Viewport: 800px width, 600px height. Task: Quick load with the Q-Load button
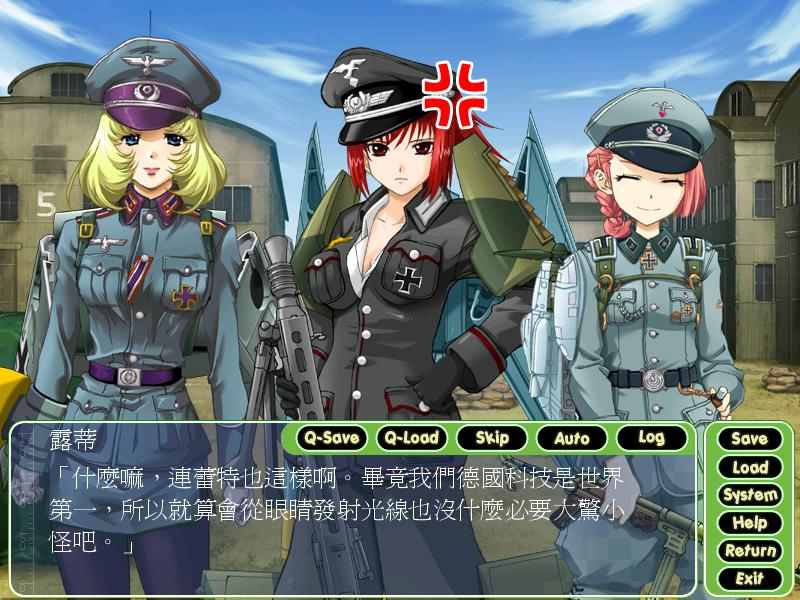(x=412, y=437)
